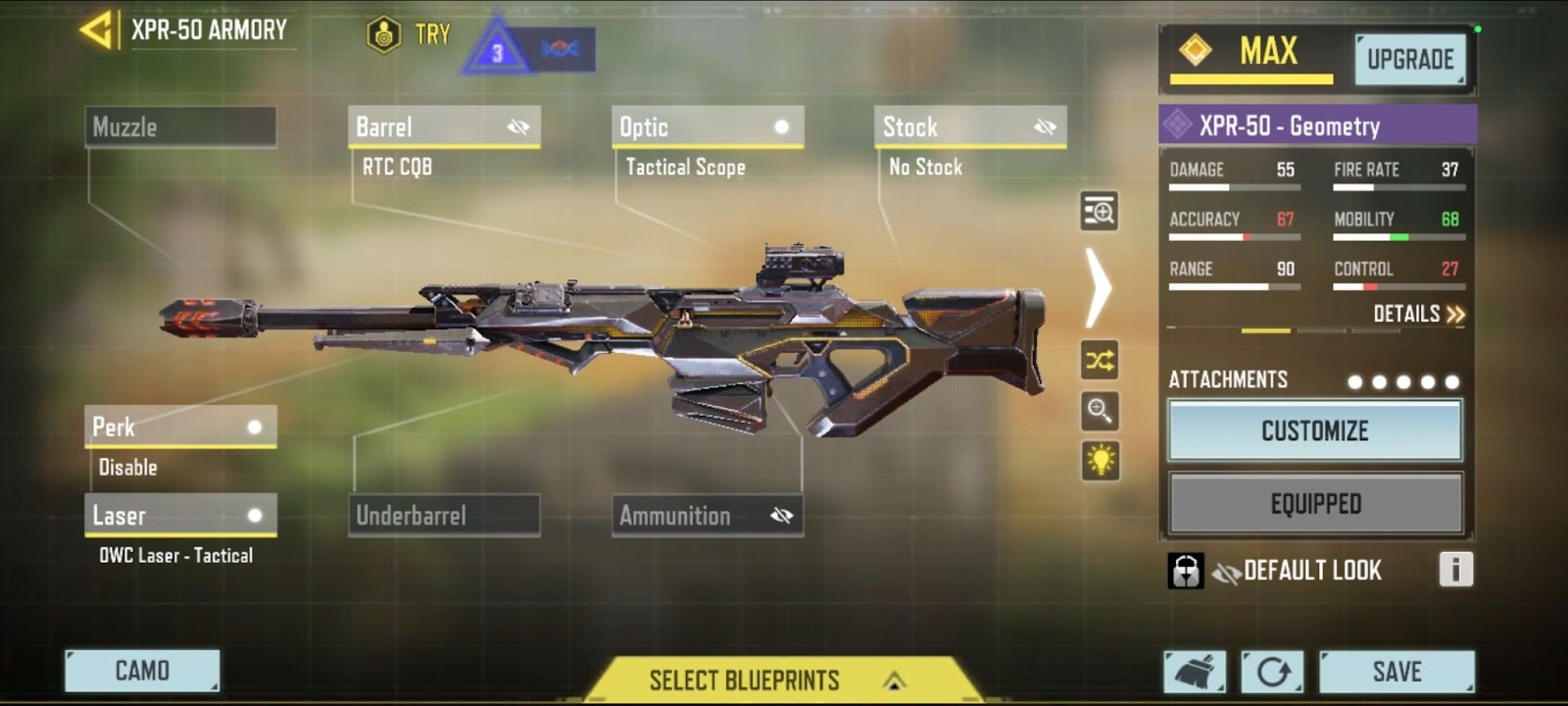Open the Optic attachment slot
This screenshot has width=1568, height=706.
pos(707,127)
